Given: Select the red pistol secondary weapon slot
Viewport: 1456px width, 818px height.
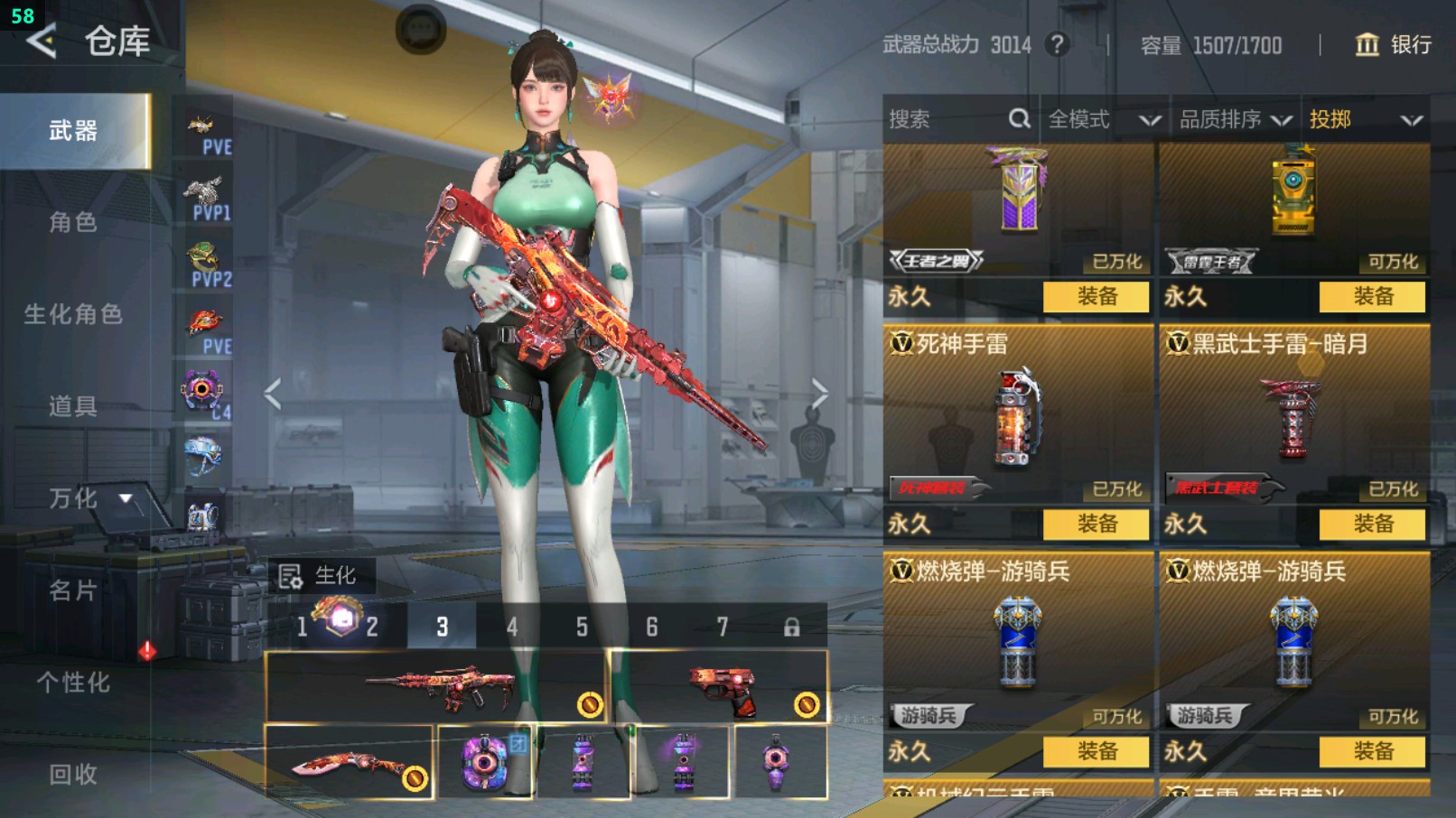Looking at the screenshot, I should 720,688.
